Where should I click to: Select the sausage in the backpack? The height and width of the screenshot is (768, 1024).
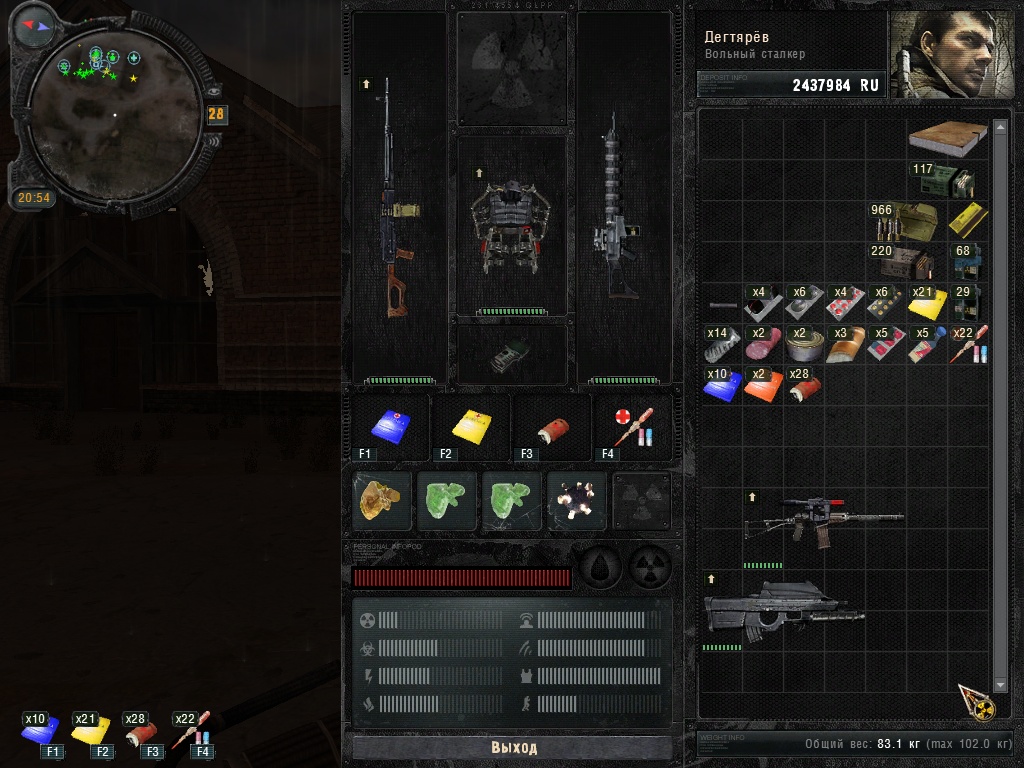point(764,344)
